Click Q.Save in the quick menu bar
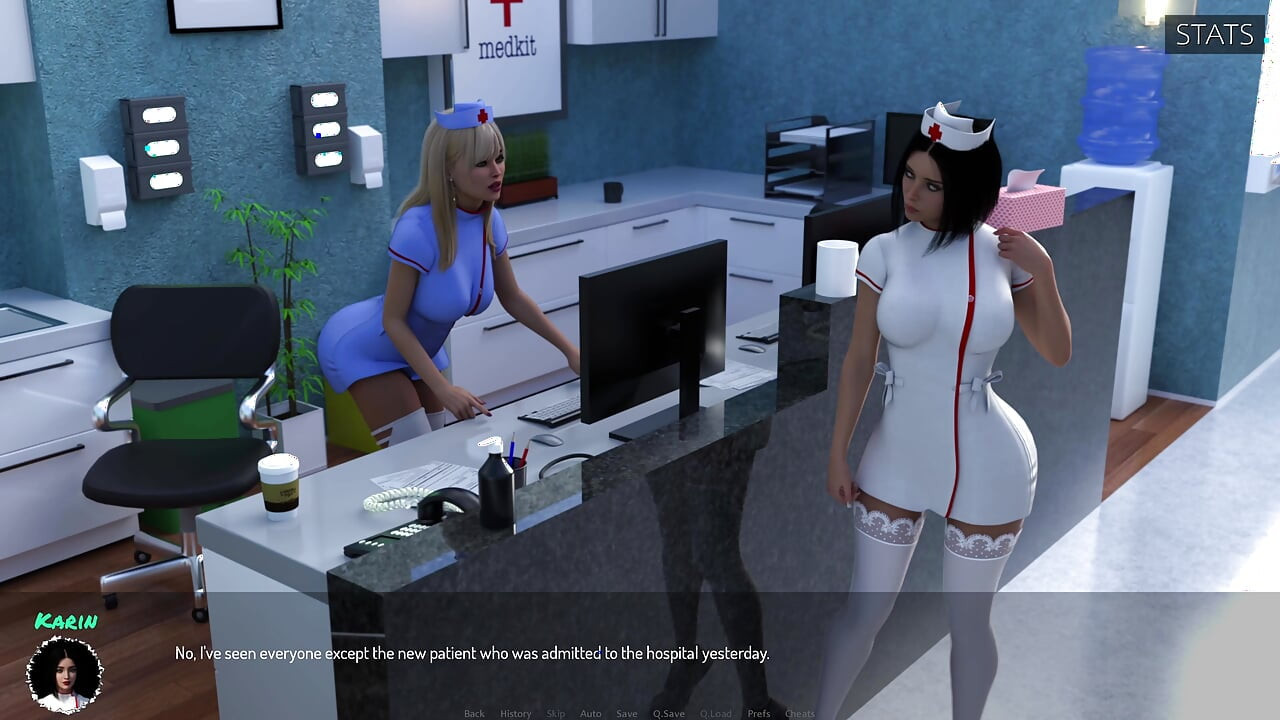The image size is (1280, 720). pyautogui.click(x=669, y=713)
